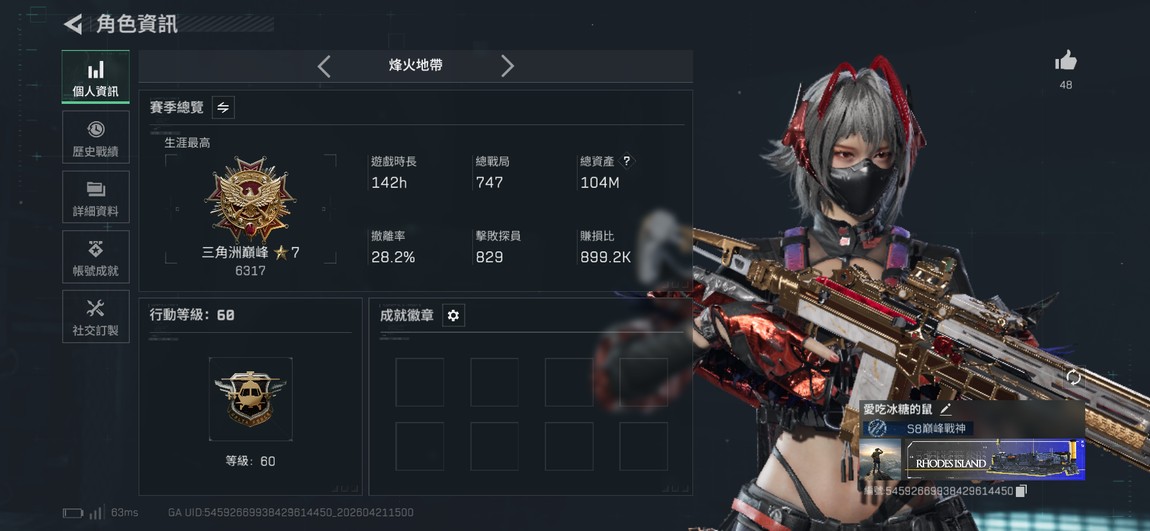
Task: Select the 個人資訊 tab
Action: pos(96,77)
